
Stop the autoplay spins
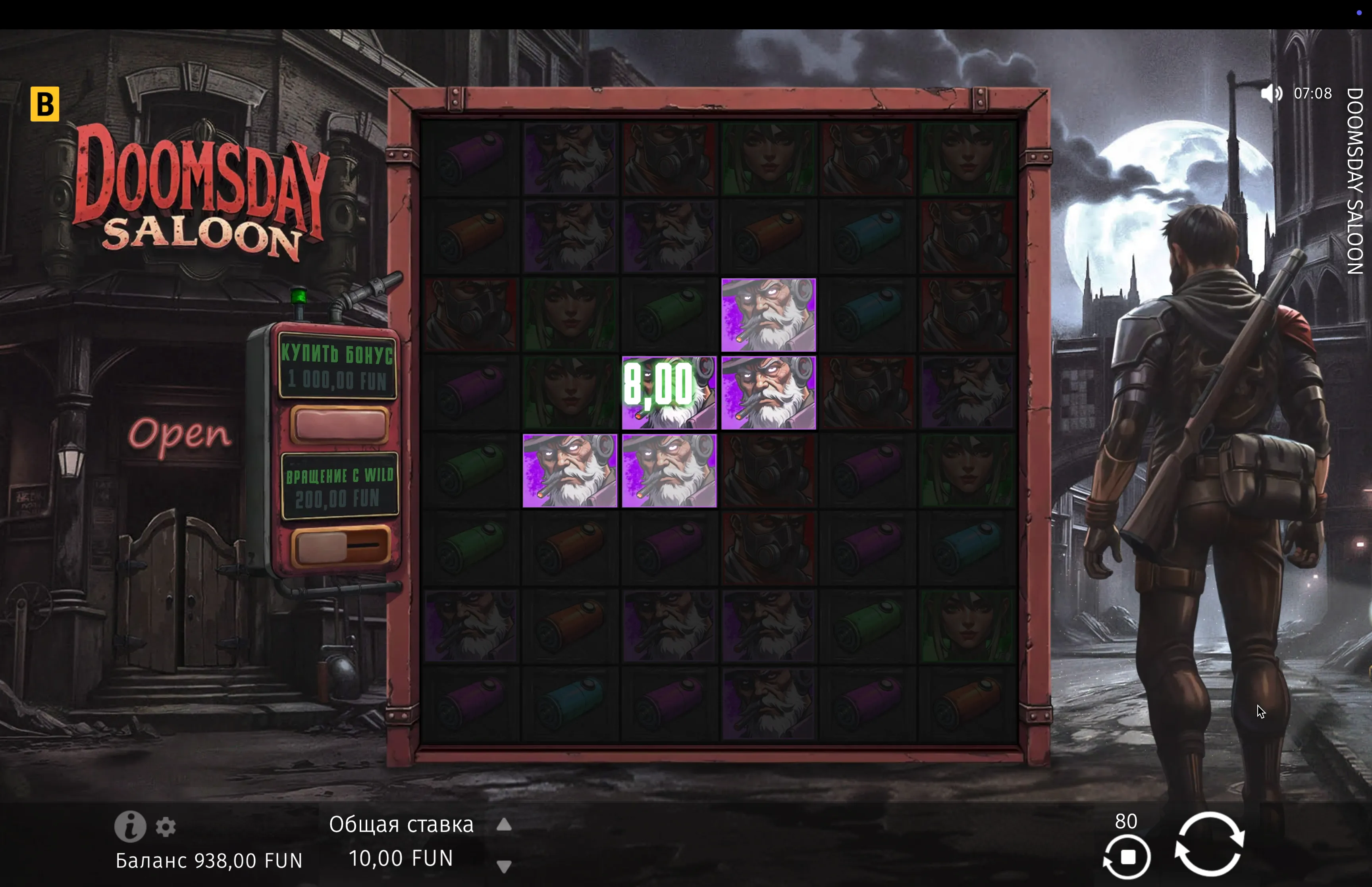point(1127,857)
